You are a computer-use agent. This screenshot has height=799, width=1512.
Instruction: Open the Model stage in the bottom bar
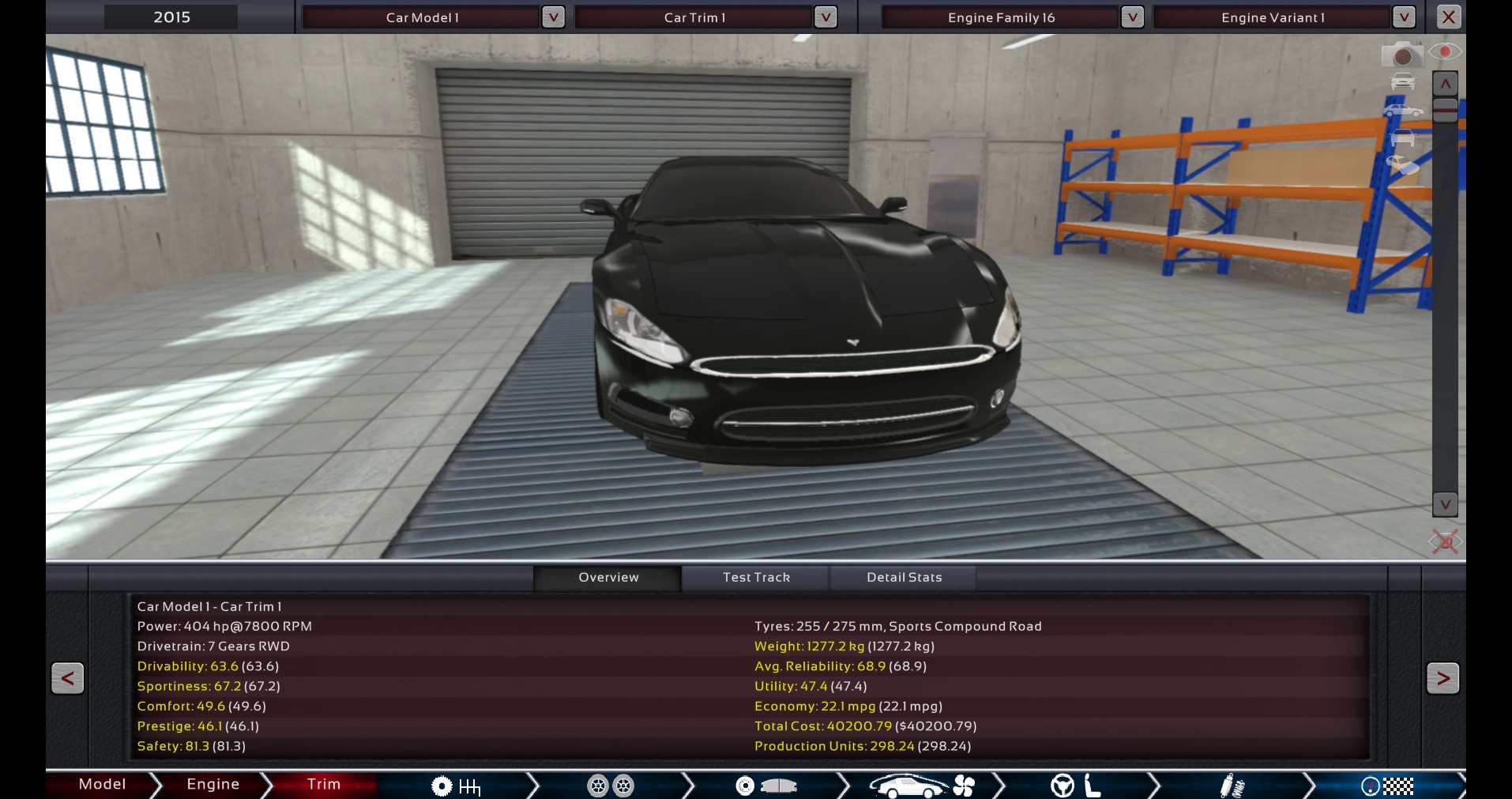102,784
